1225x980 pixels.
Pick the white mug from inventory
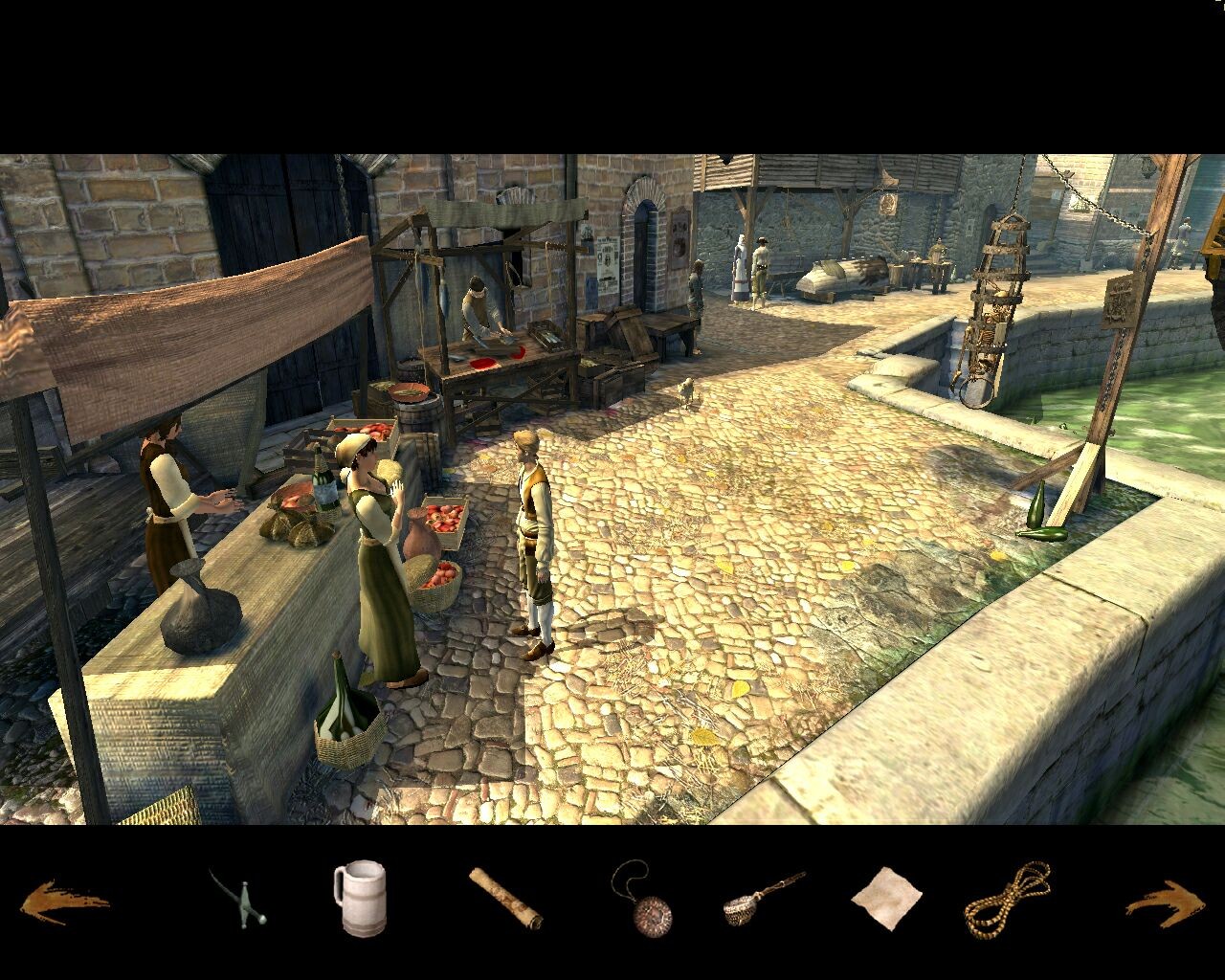359,899
